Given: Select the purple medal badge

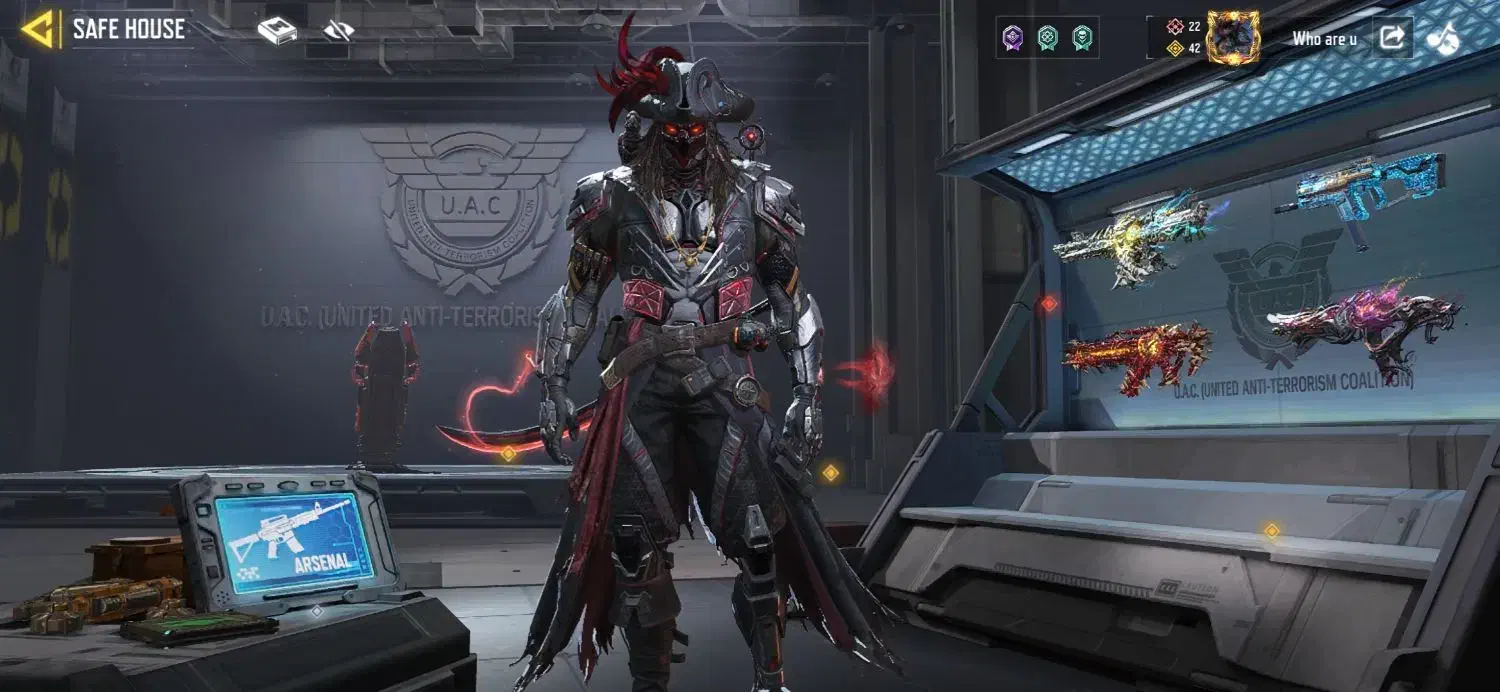Looking at the screenshot, I should [x=1013, y=38].
